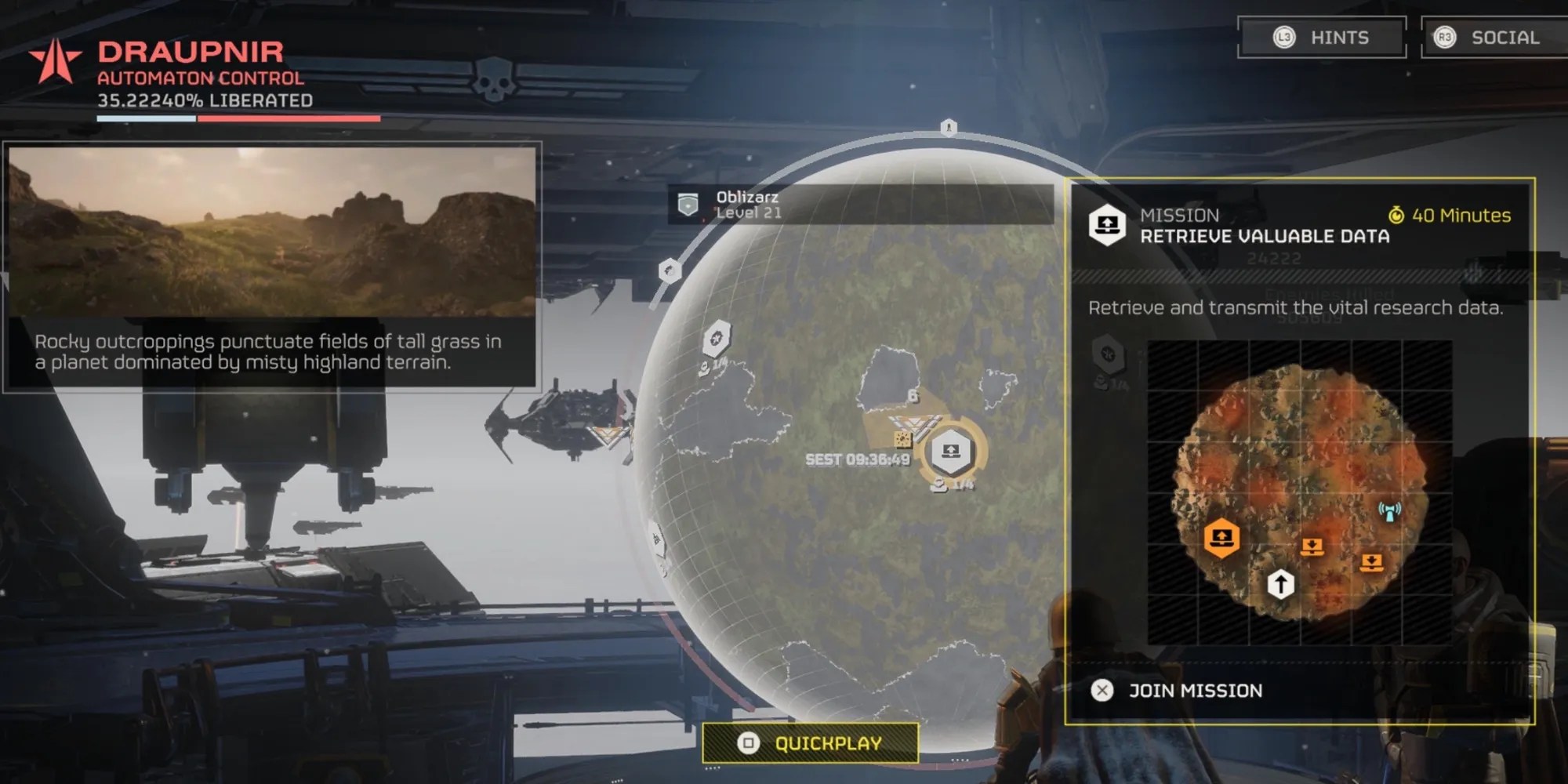The height and width of the screenshot is (784, 1568).
Task: Toggle the Social panel with the R3 button
Action: [1489, 37]
